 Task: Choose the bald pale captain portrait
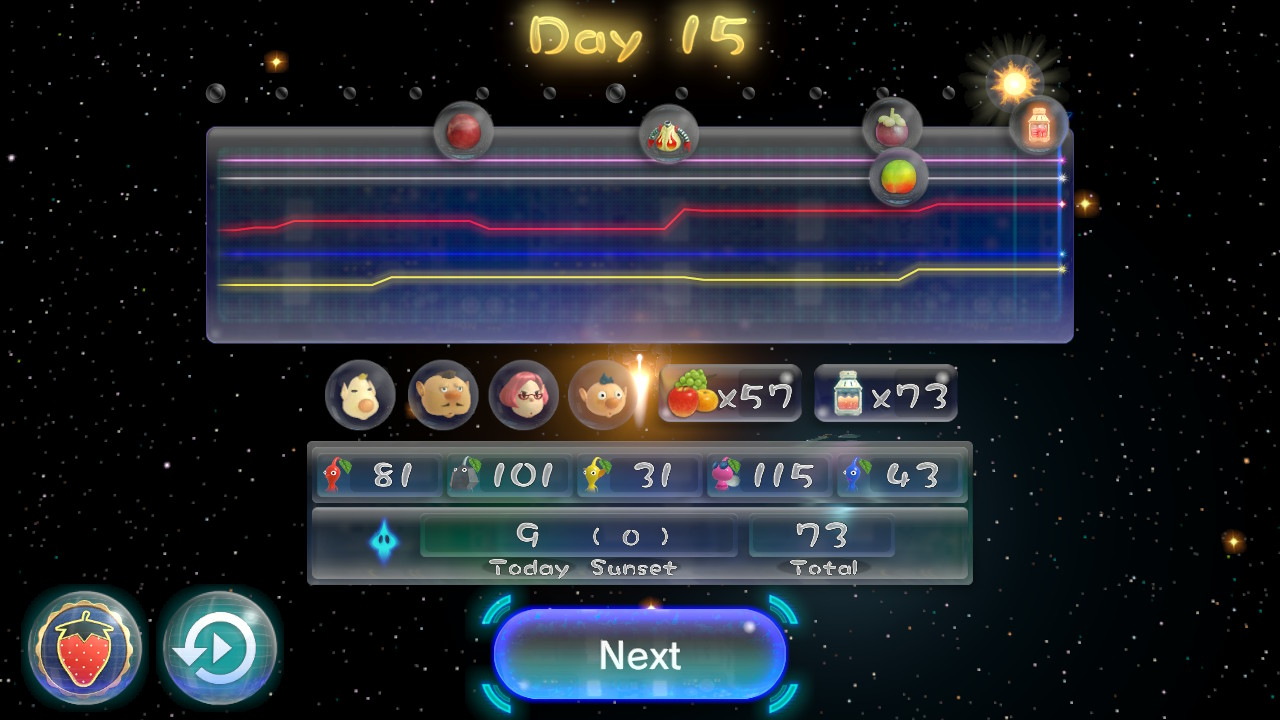pos(360,395)
